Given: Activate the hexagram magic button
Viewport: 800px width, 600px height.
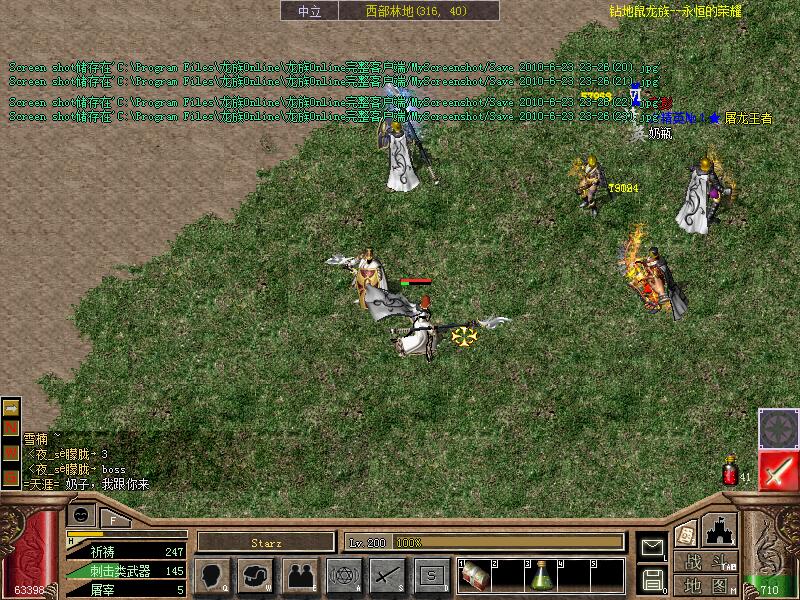Looking at the screenshot, I should click(x=345, y=575).
